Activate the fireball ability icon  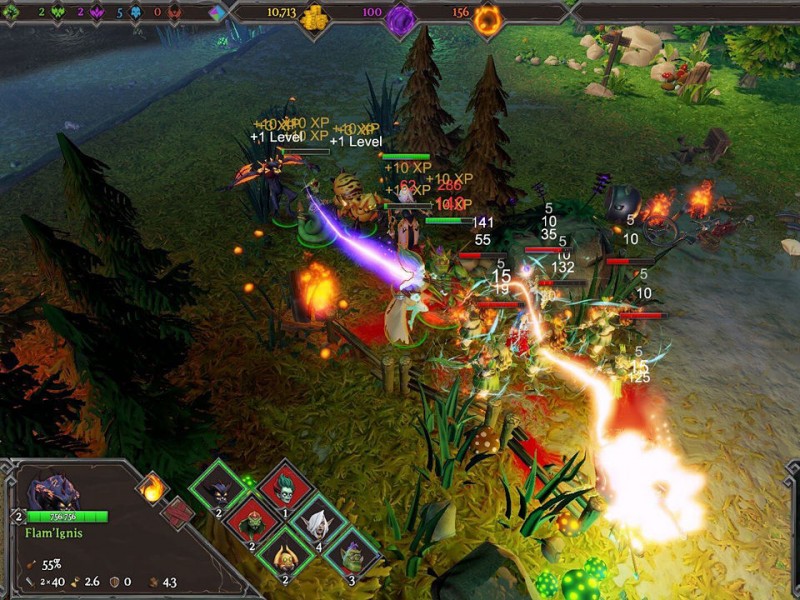[x=153, y=488]
